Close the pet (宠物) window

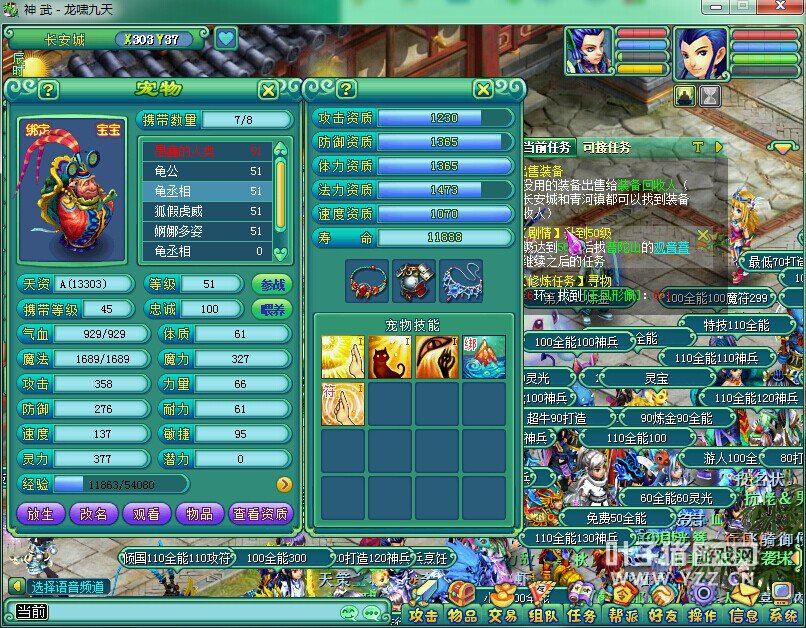point(268,90)
